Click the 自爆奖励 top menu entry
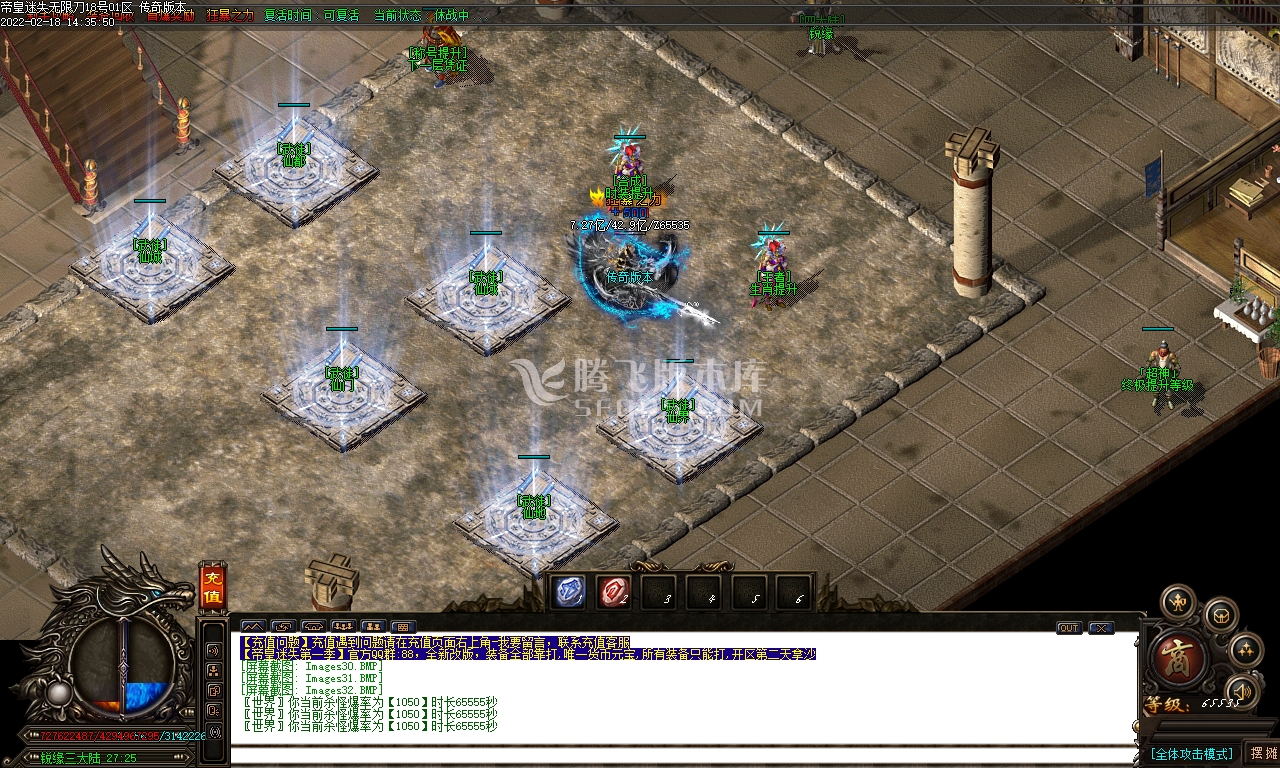 [x=171, y=16]
